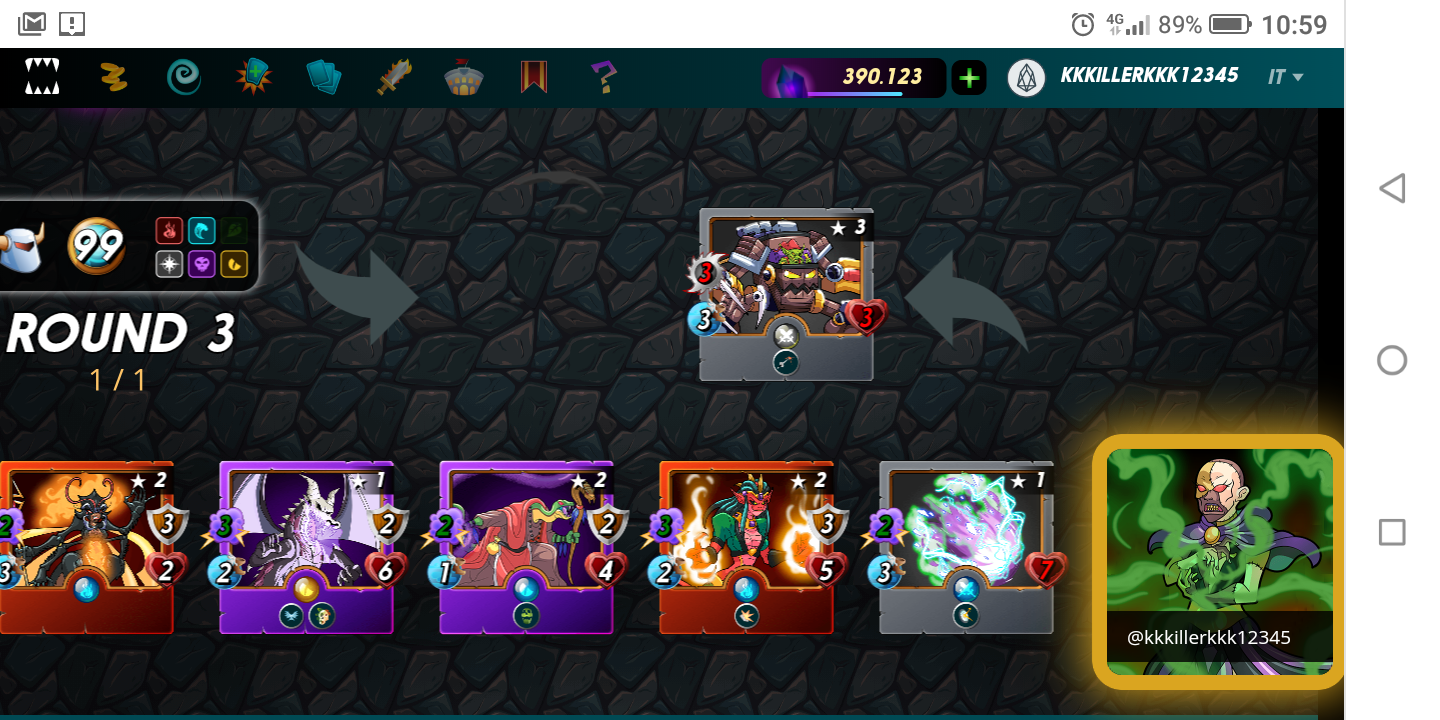Screen dimensions: 1440x720
Task: Tap the Android home circle button
Action: click(x=1391, y=360)
